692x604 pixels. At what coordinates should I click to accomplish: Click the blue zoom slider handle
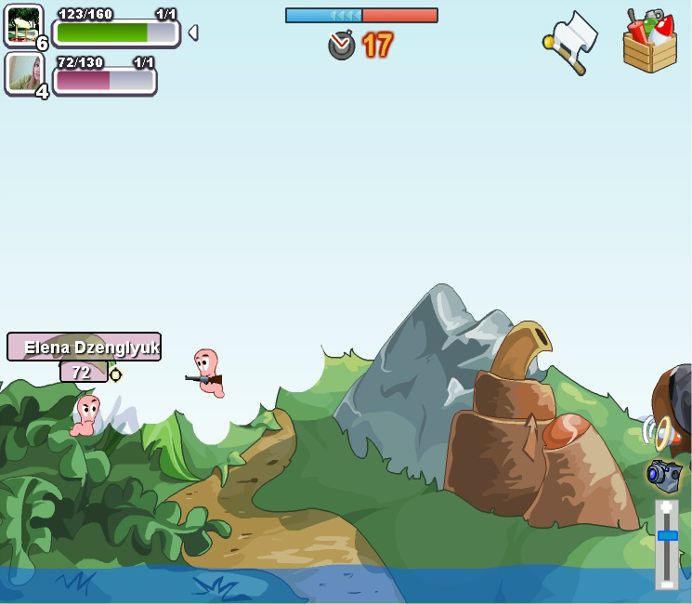tap(667, 536)
